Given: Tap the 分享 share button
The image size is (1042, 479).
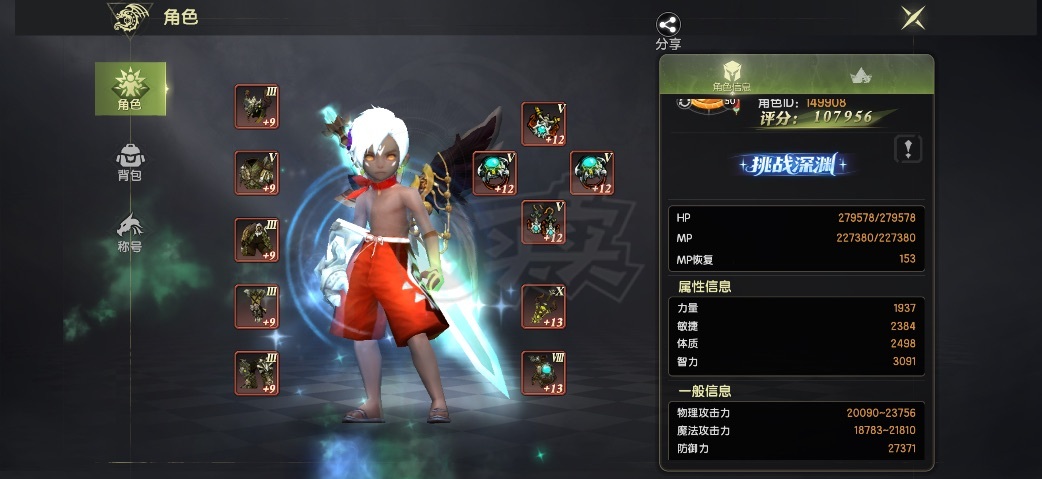Looking at the screenshot, I should click(668, 30).
